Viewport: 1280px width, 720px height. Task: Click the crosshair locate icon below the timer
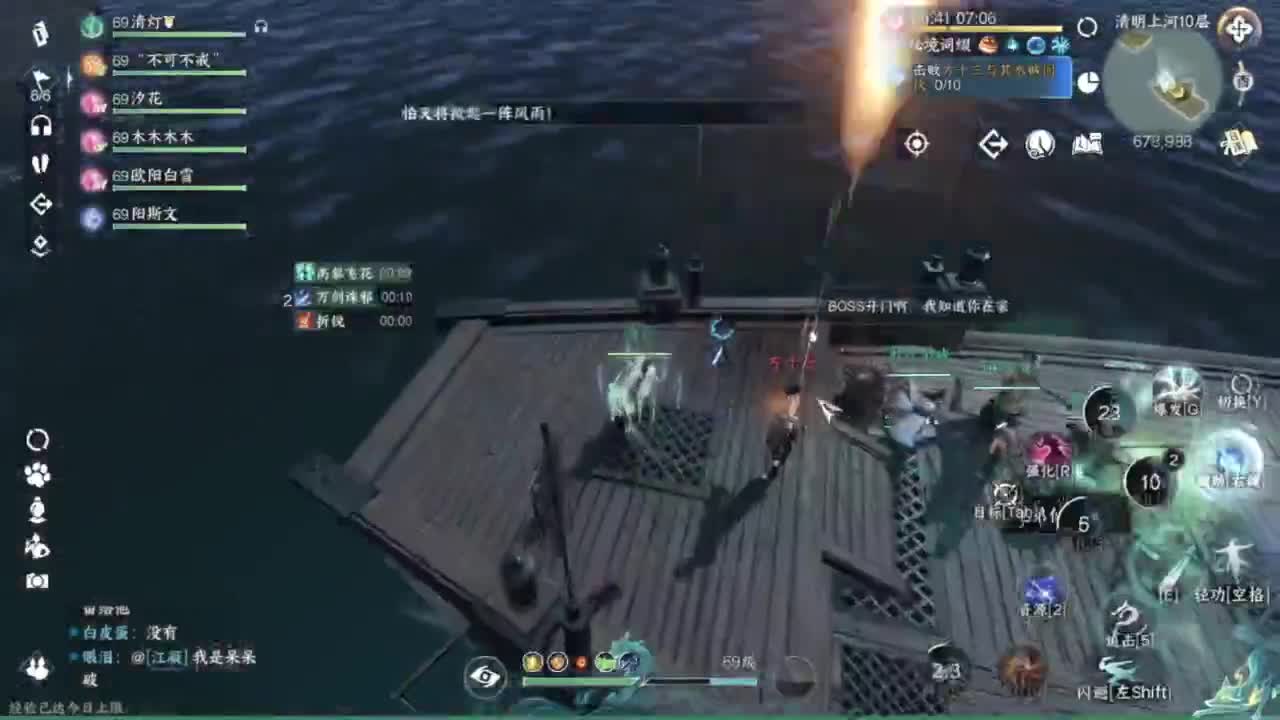click(917, 145)
